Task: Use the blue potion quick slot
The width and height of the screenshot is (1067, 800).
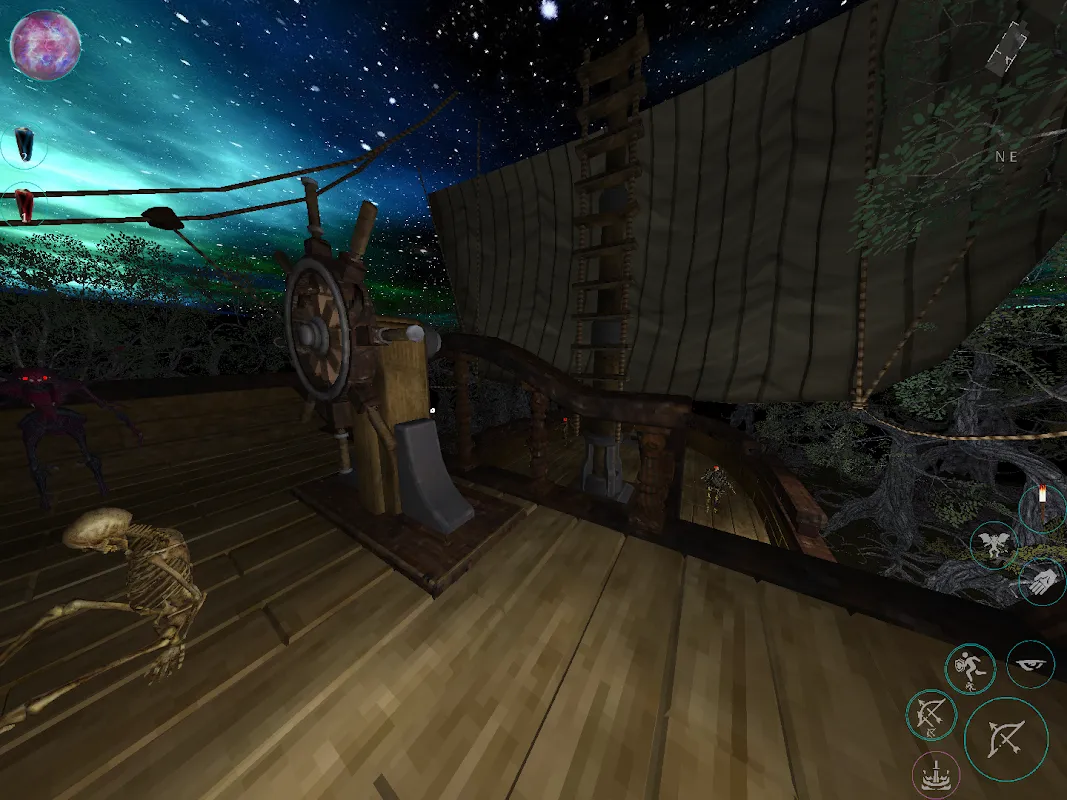Action: click(24, 146)
